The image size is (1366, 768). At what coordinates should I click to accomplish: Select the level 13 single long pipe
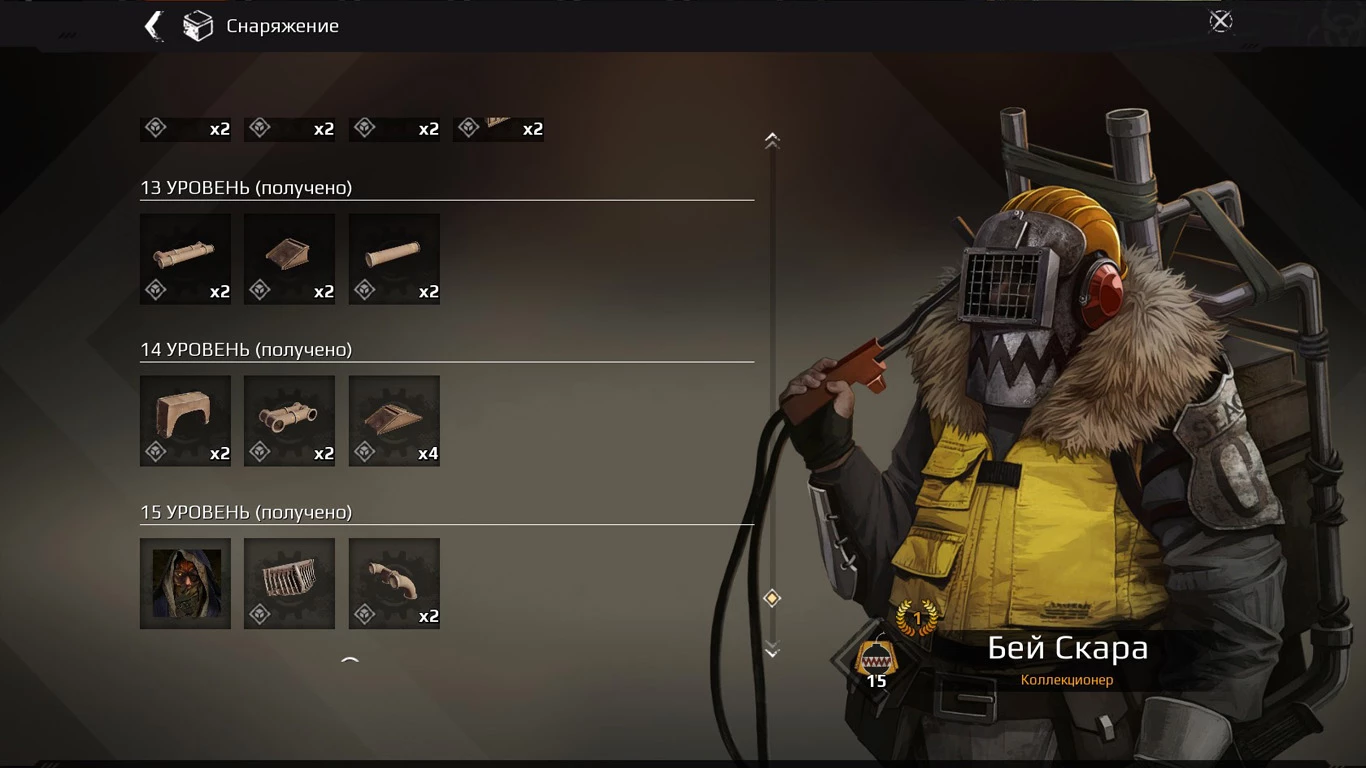click(x=394, y=258)
